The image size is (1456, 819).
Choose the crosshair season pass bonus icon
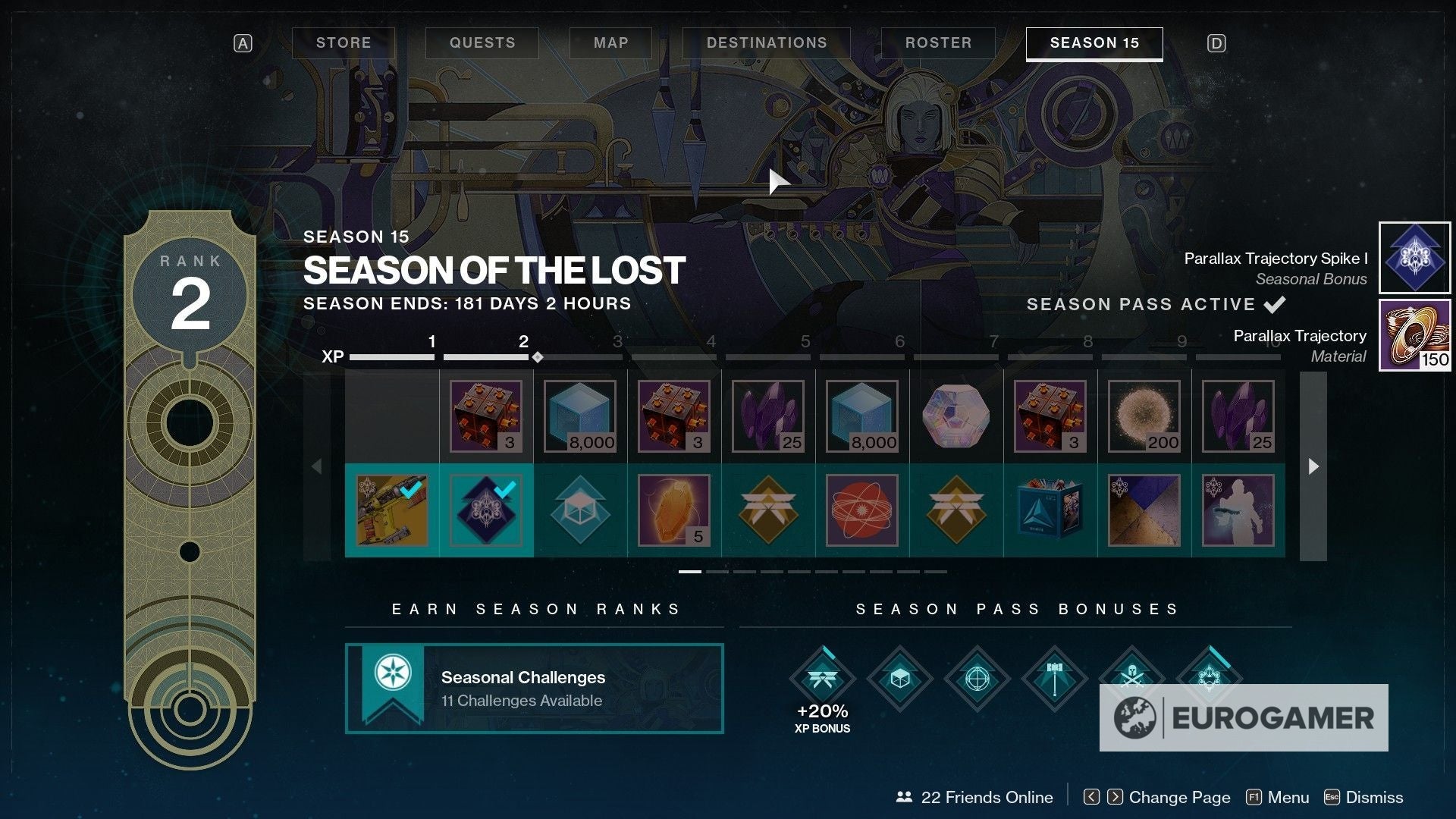pyautogui.click(x=977, y=679)
